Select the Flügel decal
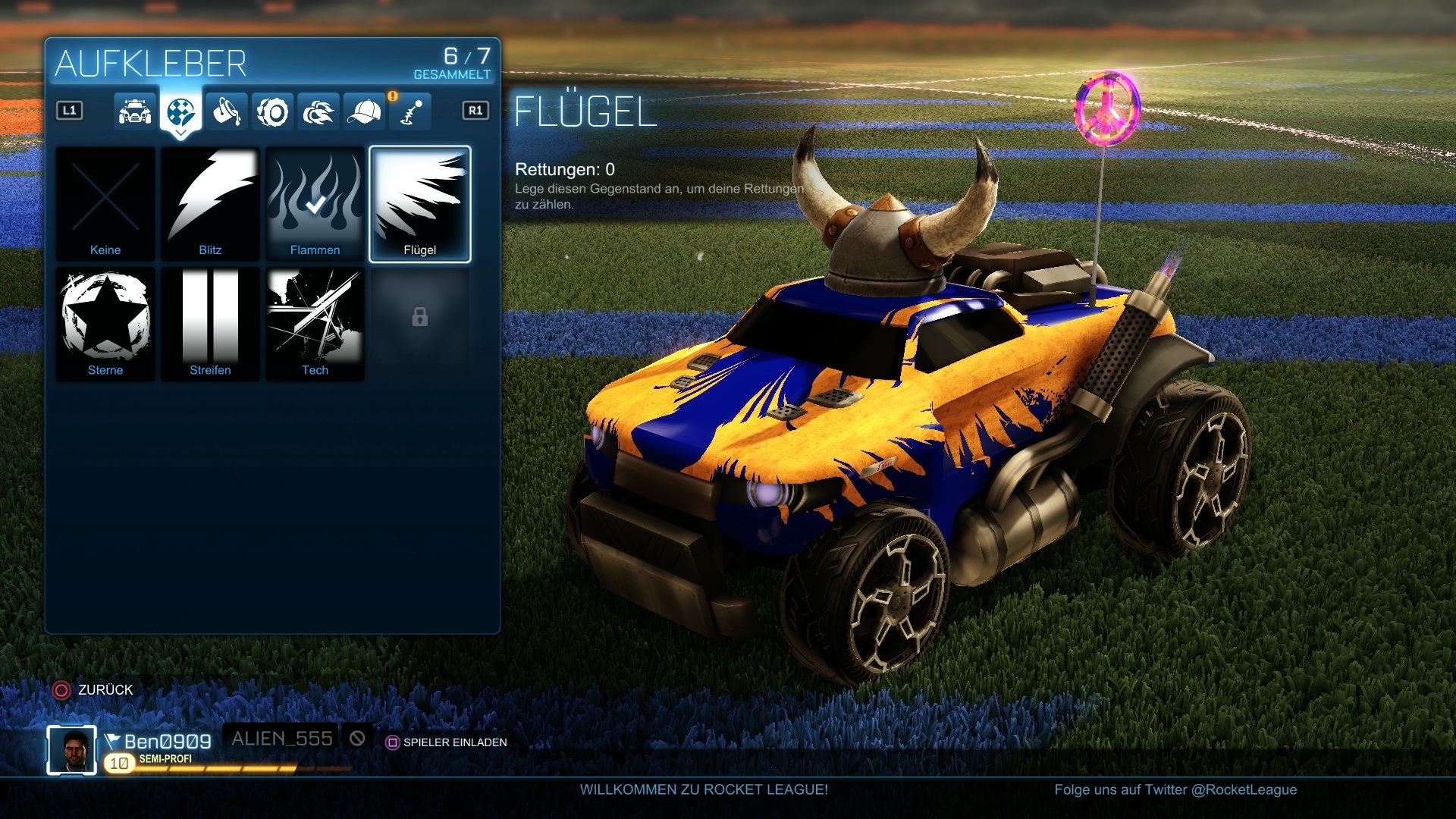The height and width of the screenshot is (819, 1456). (419, 202)
